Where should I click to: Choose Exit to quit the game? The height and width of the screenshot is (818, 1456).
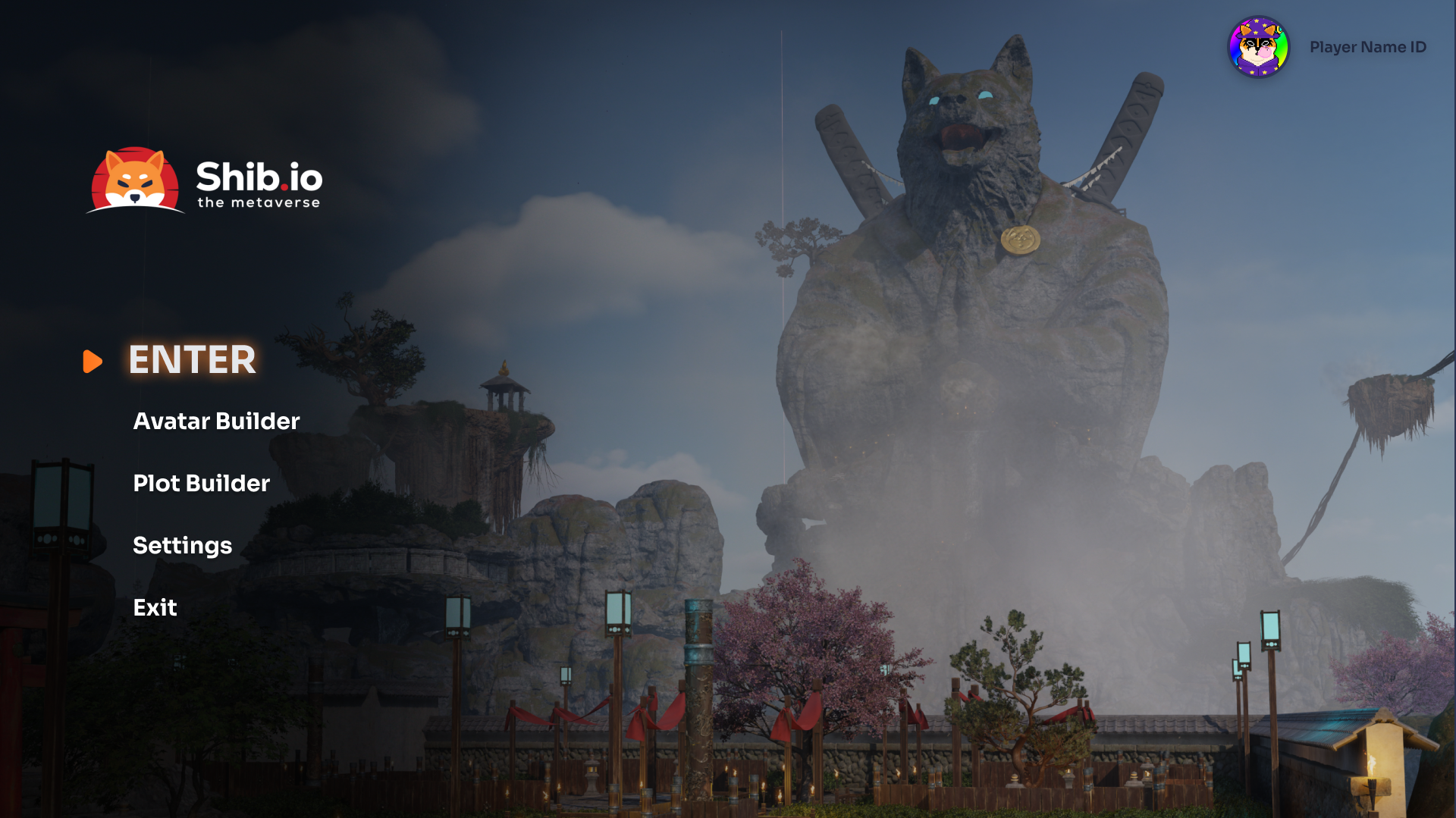click(x=155, y=608)
